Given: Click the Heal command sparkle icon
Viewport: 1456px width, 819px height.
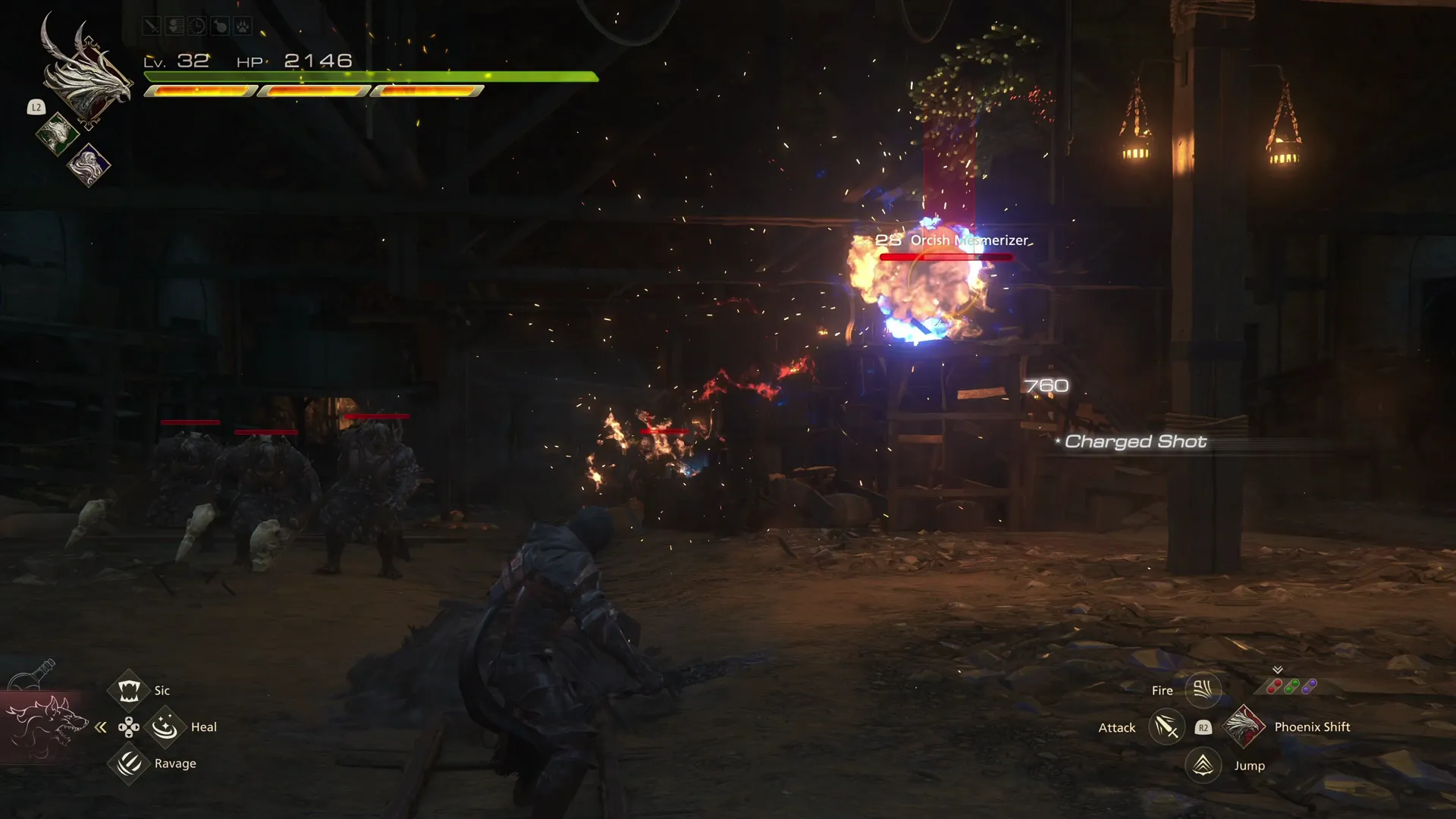Looking at the screenshot, I should pos(165,726).
